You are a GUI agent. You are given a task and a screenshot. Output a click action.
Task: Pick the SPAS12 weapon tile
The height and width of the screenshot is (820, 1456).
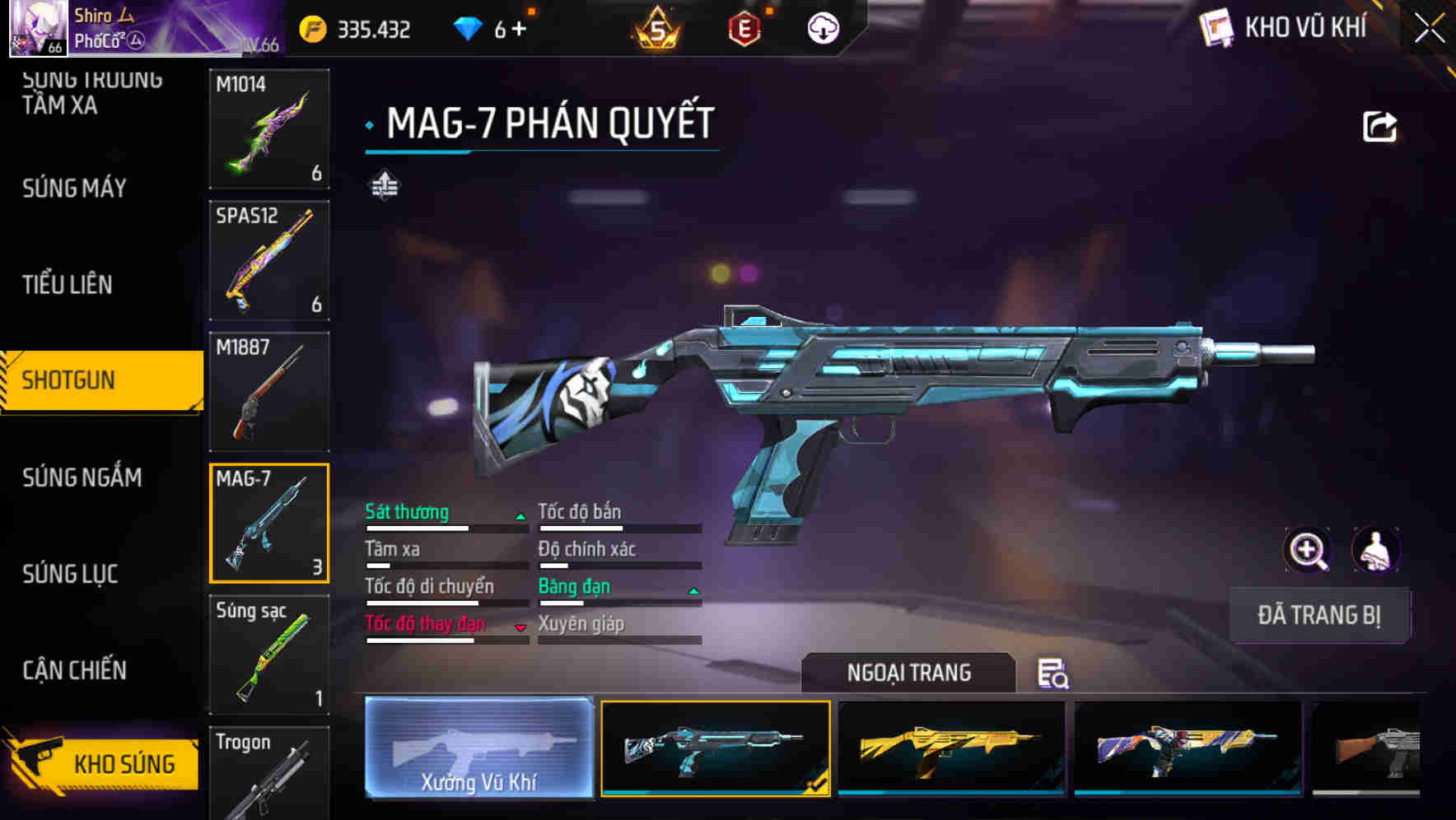click(x=269, y=260)
